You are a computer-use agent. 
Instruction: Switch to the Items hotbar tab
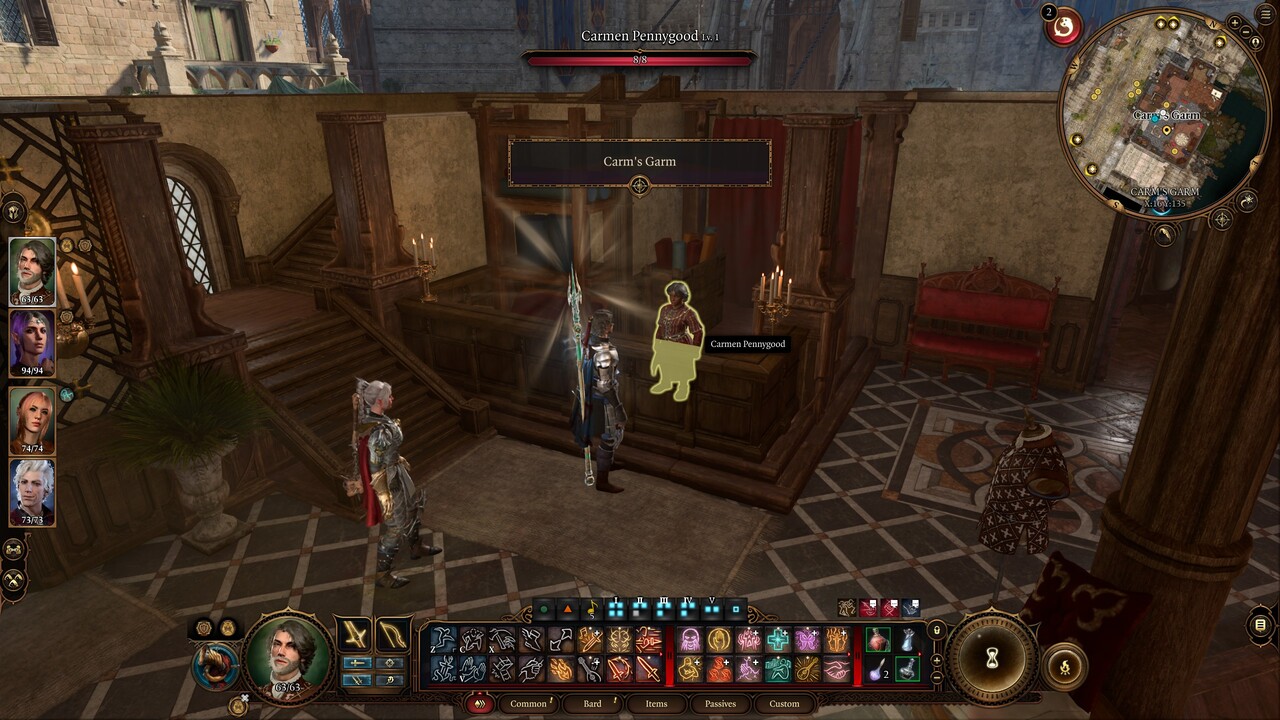coord(657,703)
